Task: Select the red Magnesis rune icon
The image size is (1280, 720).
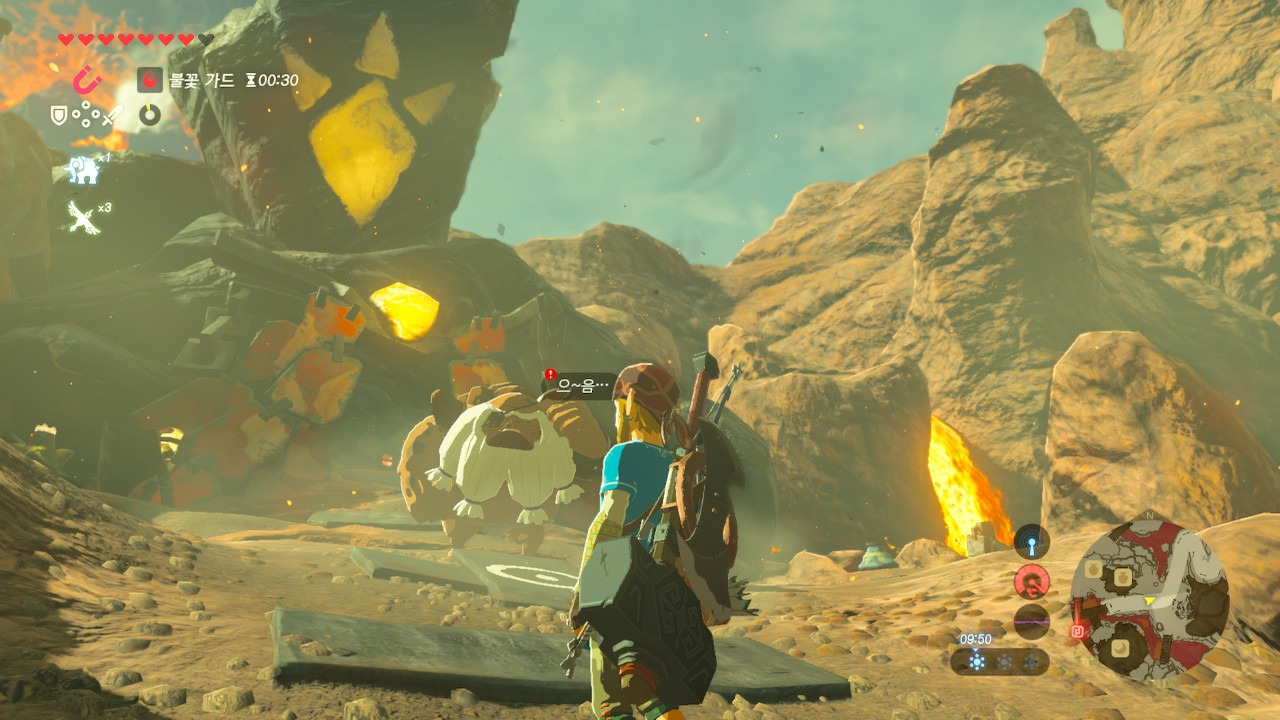Action: pyautogui.click(x=88, y=79)
